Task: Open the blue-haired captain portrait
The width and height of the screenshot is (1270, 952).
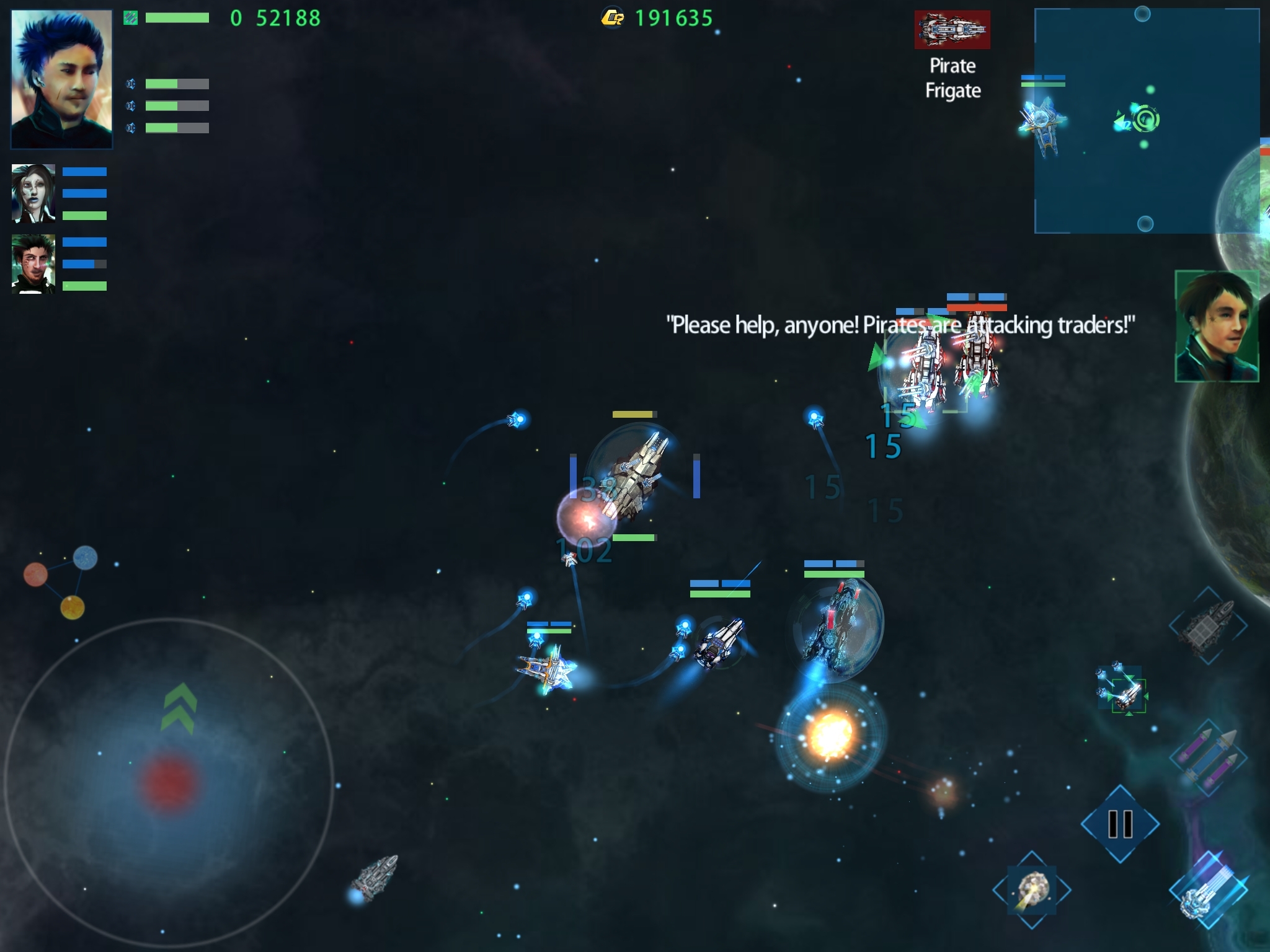Action: [x=62, y=79]
